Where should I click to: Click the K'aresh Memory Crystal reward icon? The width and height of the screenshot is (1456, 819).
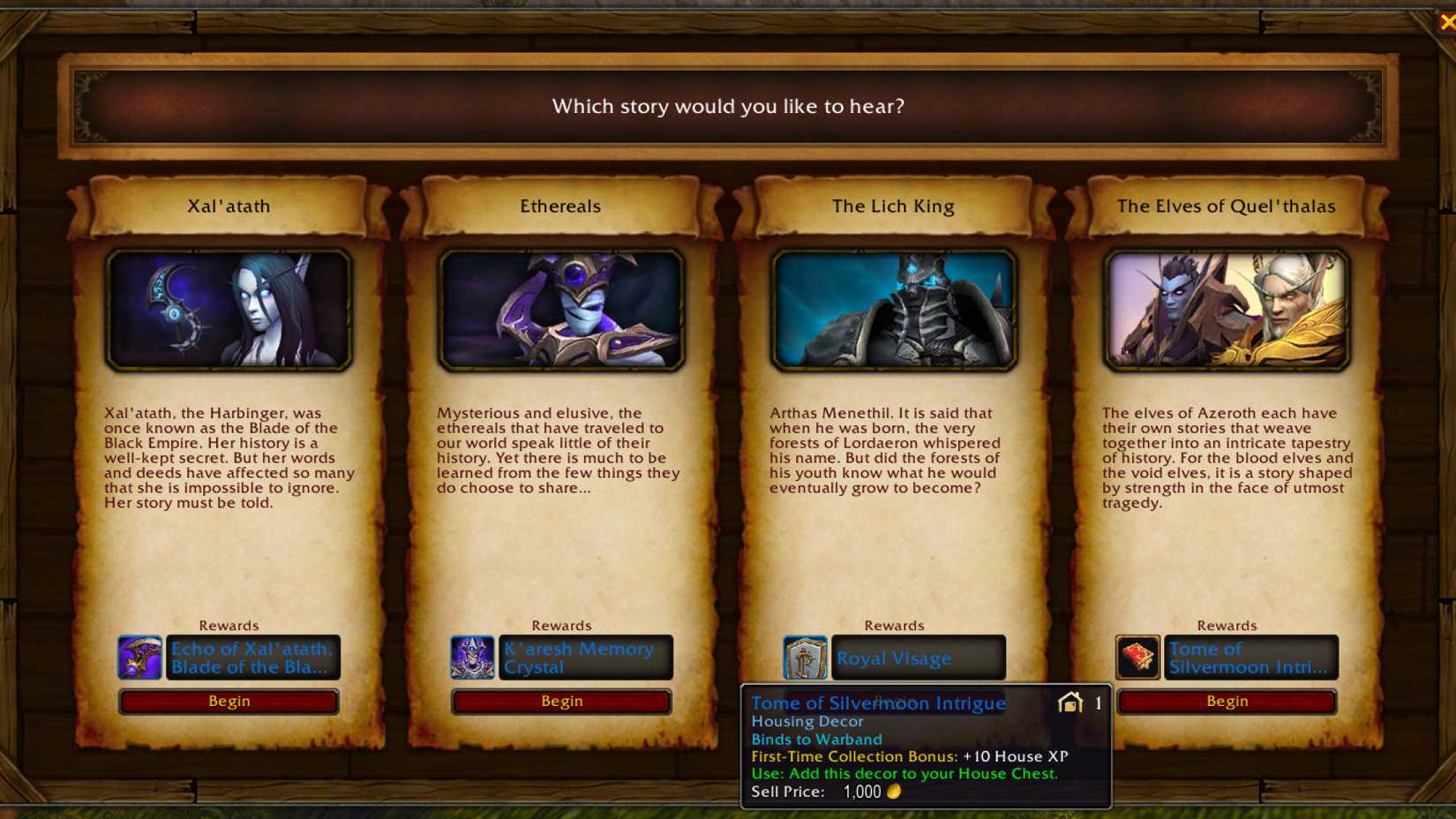470,657
